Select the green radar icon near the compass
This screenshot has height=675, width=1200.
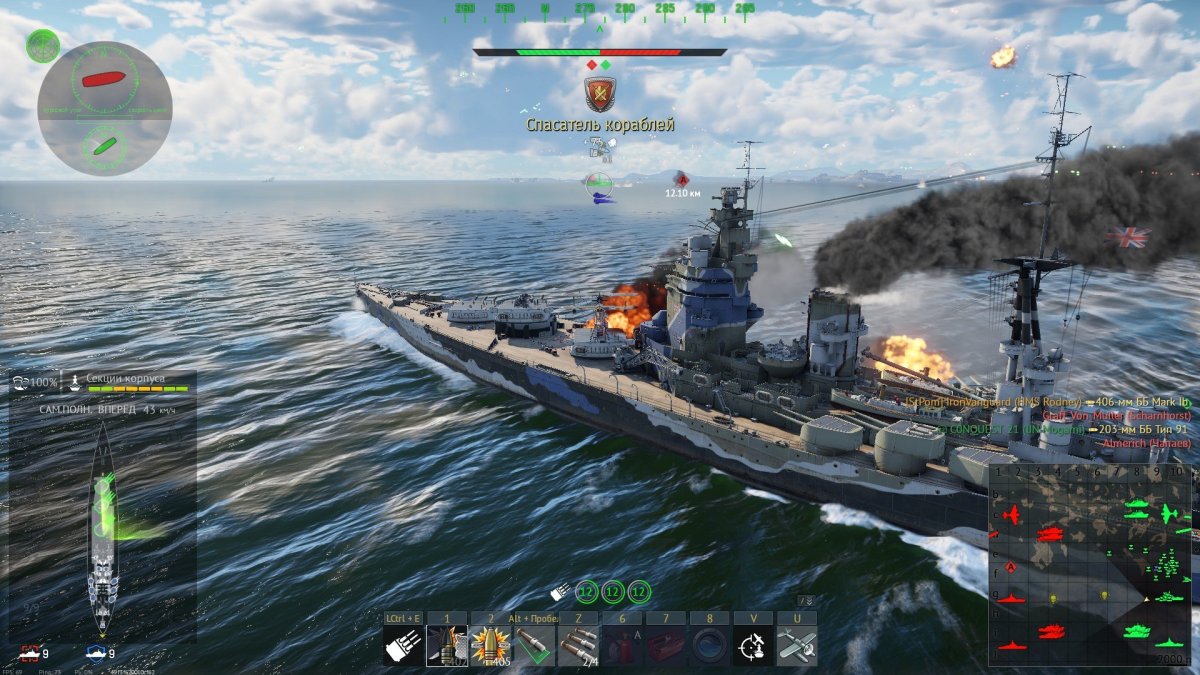[x=43, y=45]
